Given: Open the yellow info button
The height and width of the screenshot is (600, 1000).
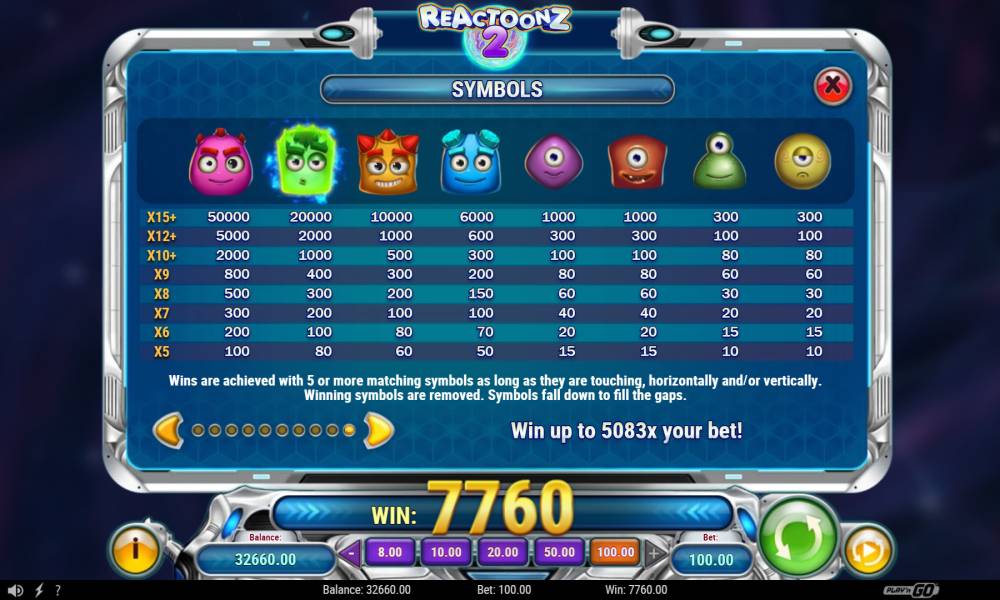Looking at the screenshot, I should click(134, 550).
